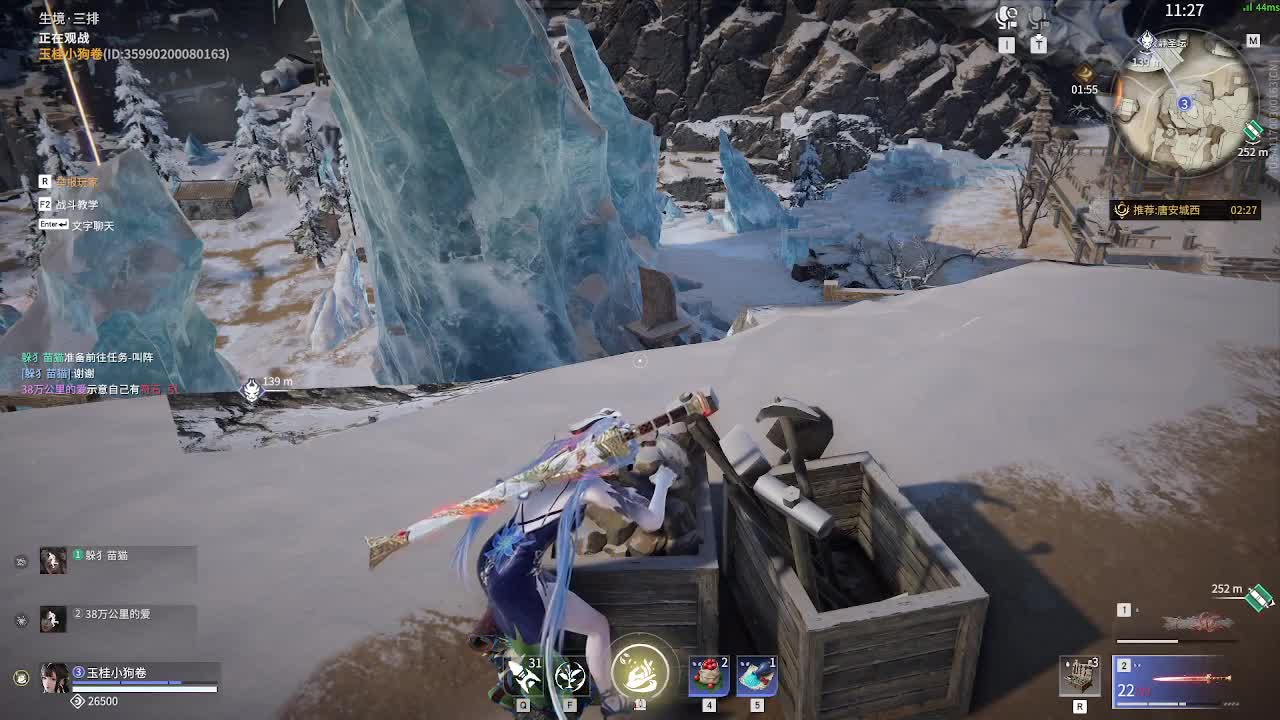This screenshot has height=720, width=1280.
Task: Click the numbered 3 marker on minimap
Action: pyautogui.click(x=1184, y=103)
